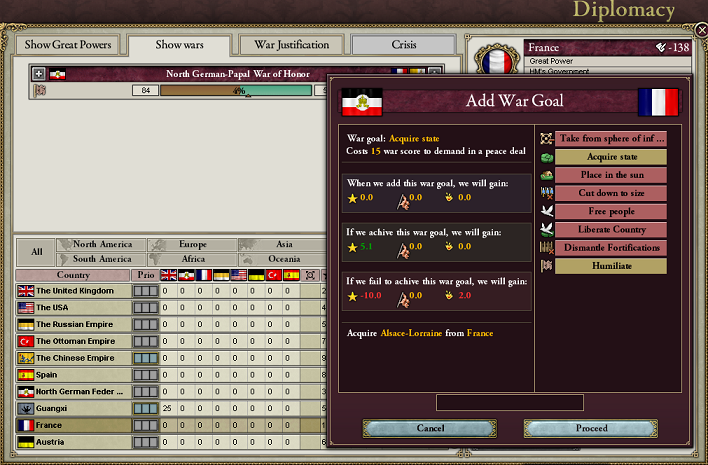
Task: Filter countries by North America
Action: [101, 244]
